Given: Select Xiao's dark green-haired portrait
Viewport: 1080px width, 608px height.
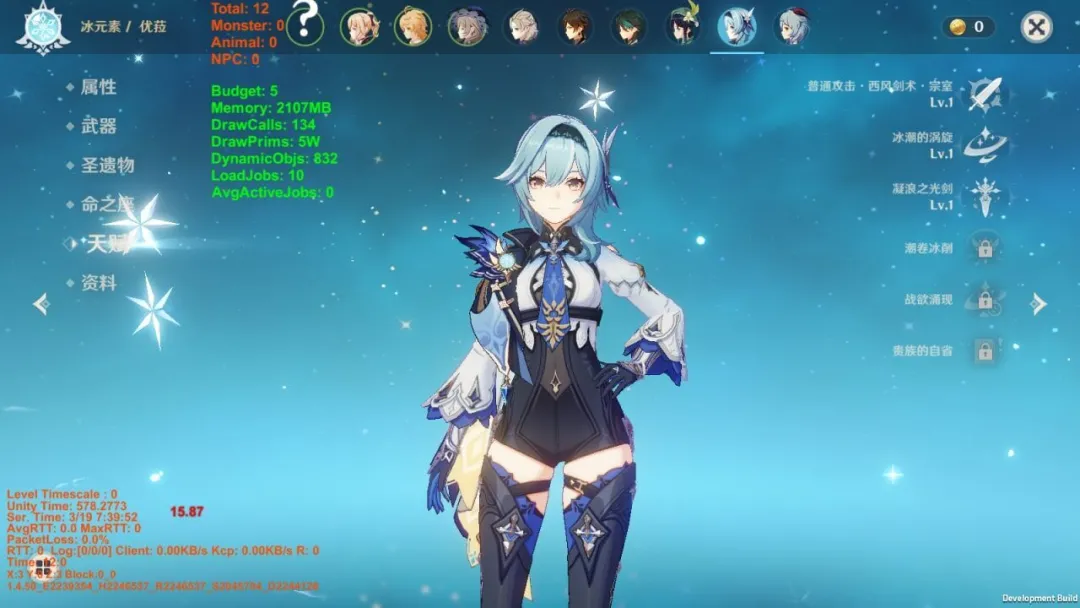Looking at the screenshot, I should pos(629,27).
